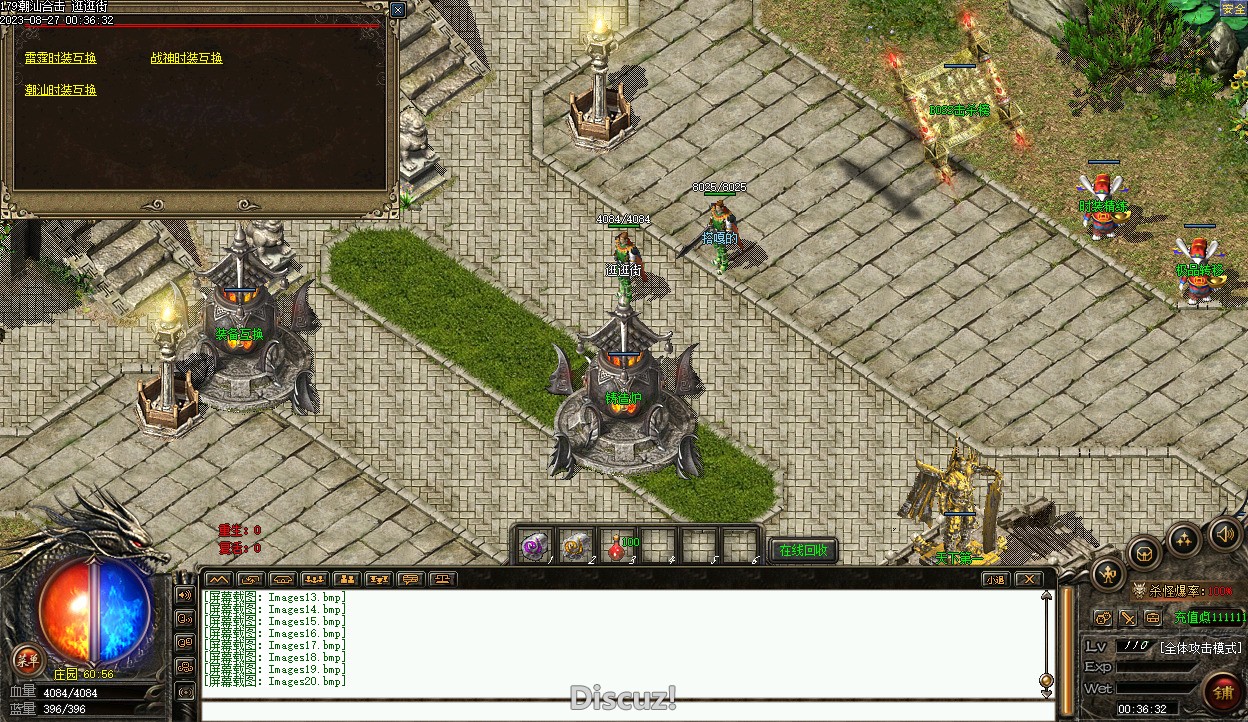Use the red potion in hotbar slot 3
Screen dimensions: 1248x722
pos(615,546)
